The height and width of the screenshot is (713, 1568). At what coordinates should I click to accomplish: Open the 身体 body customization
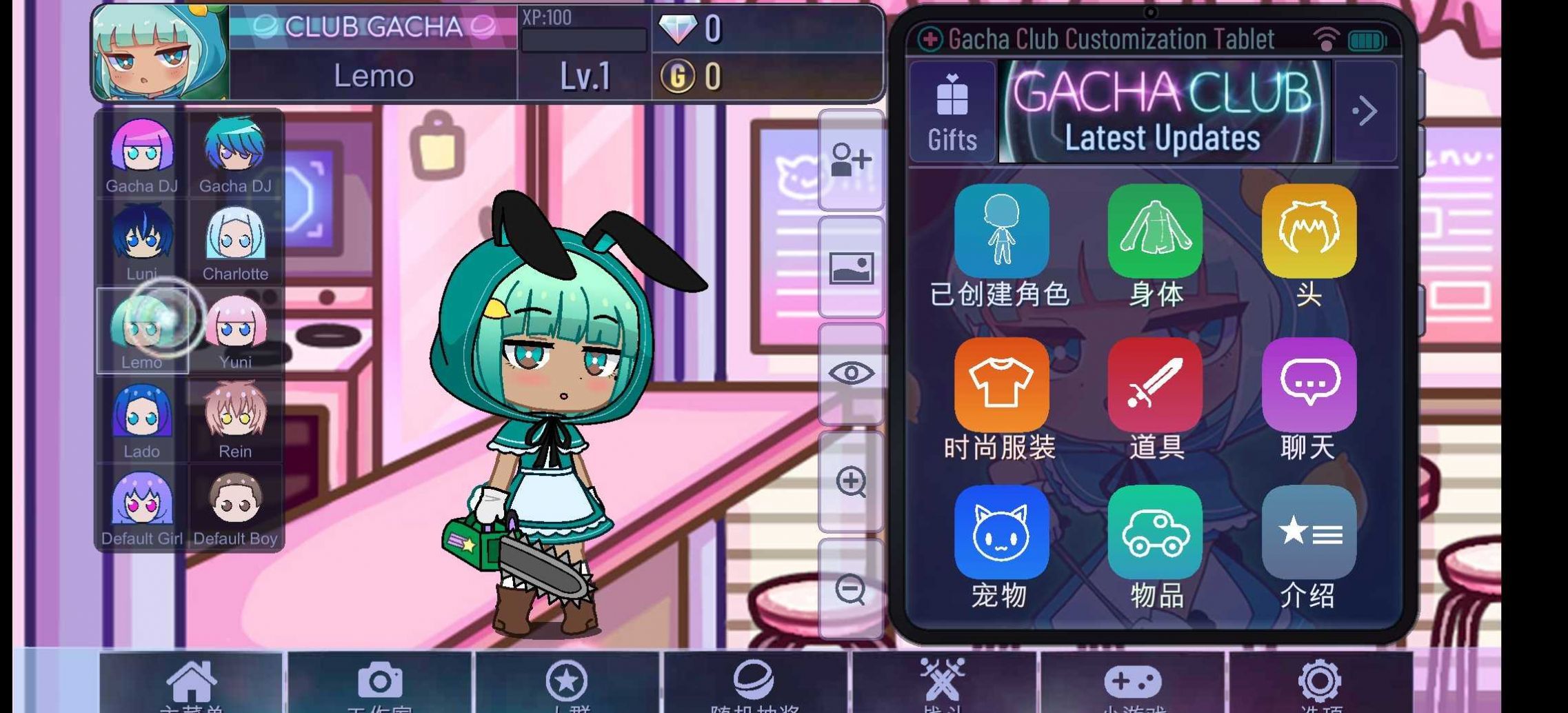1155,232
